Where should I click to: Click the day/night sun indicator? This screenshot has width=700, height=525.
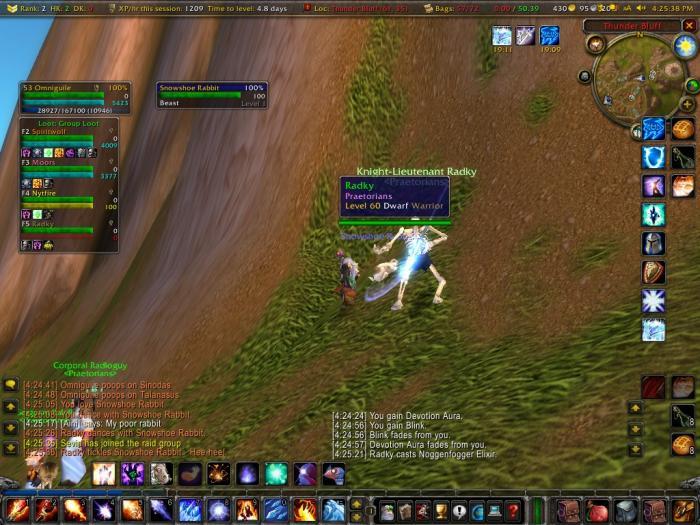684,46
